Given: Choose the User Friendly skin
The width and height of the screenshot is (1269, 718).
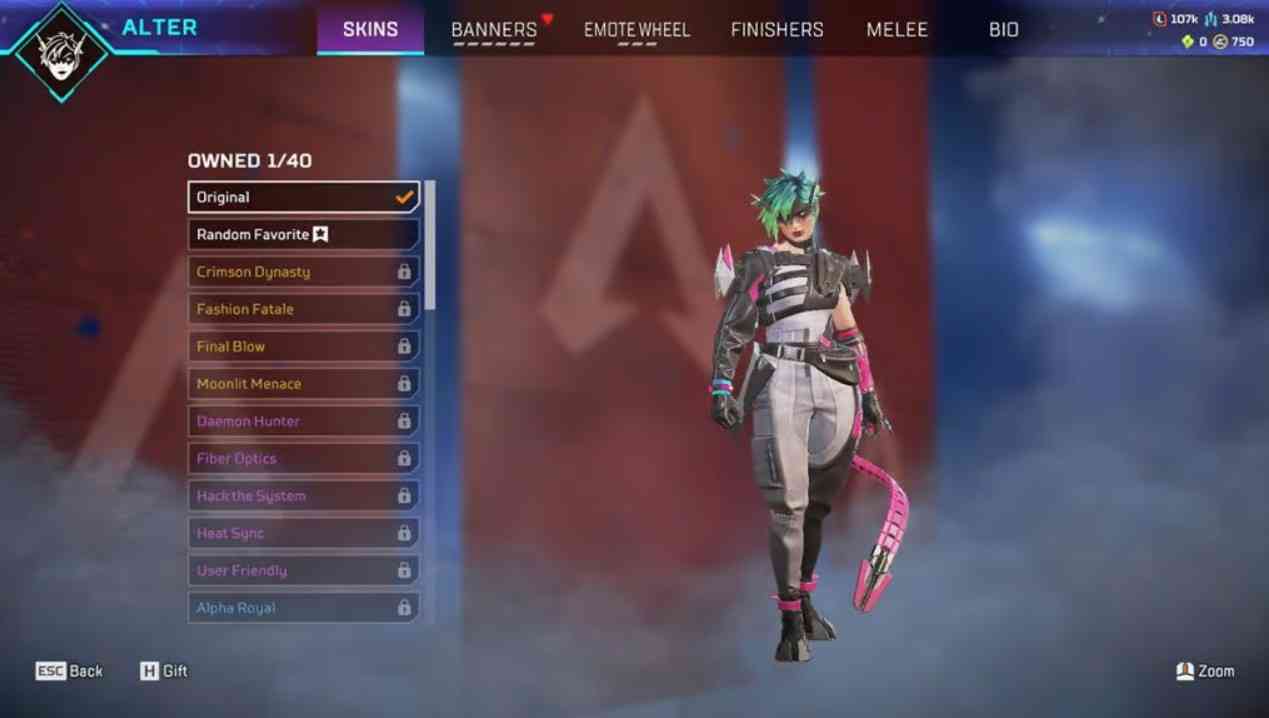Looking at the screenshot, I should tap(303, 570).
